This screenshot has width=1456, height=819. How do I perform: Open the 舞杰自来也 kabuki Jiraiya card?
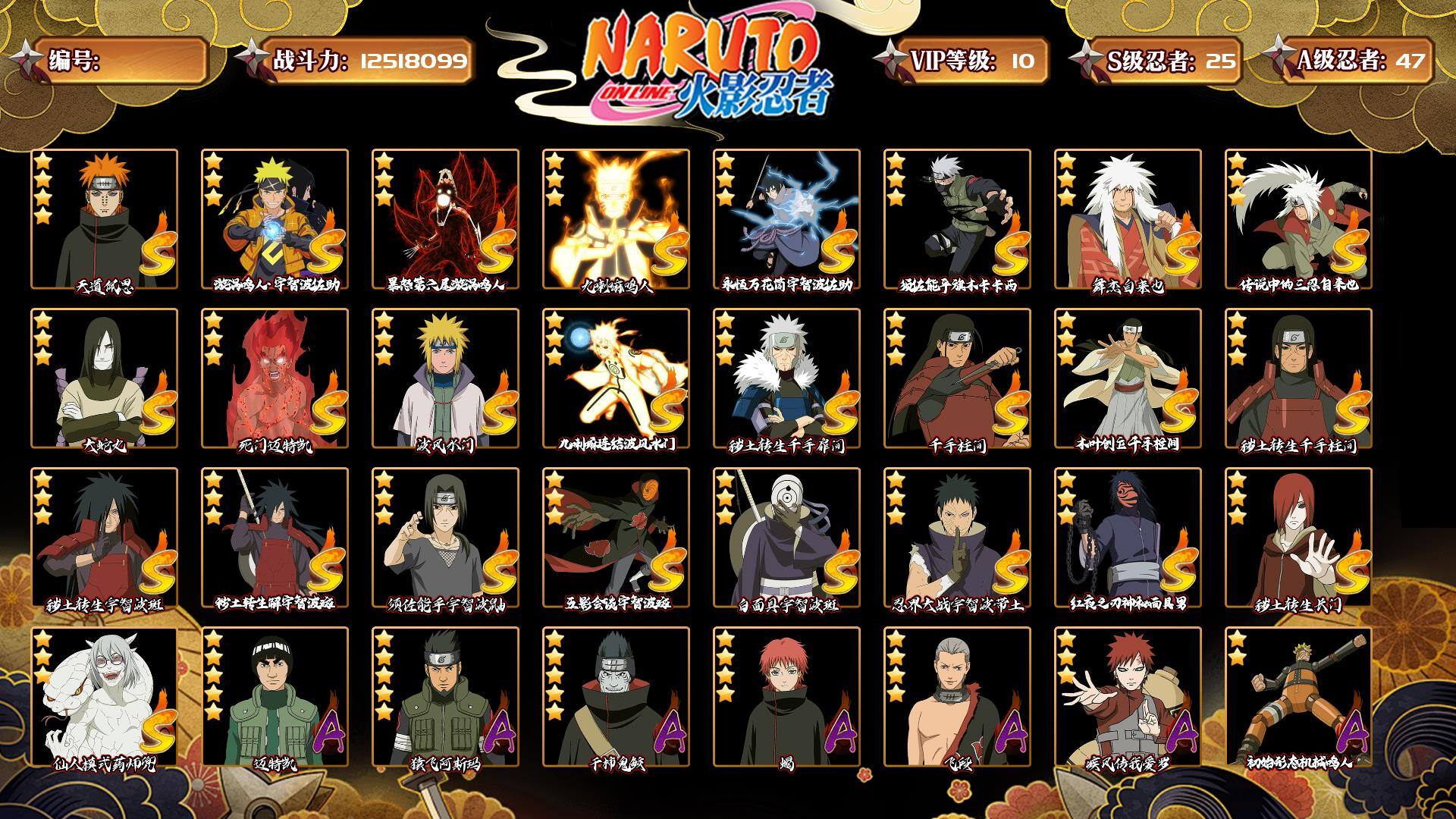click(x=1128, y=219)
